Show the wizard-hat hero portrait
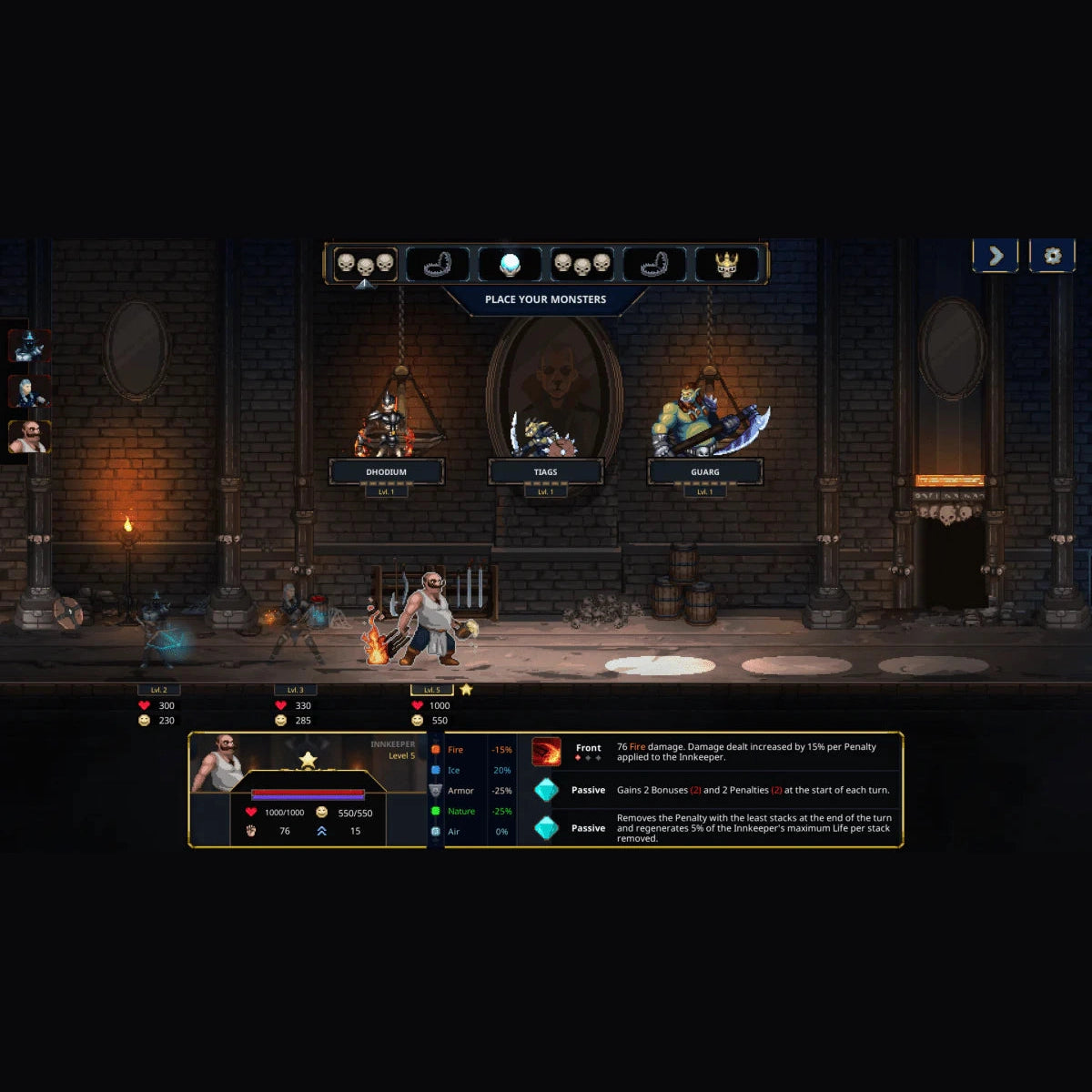1092x1092 pixels. [29, 346]
